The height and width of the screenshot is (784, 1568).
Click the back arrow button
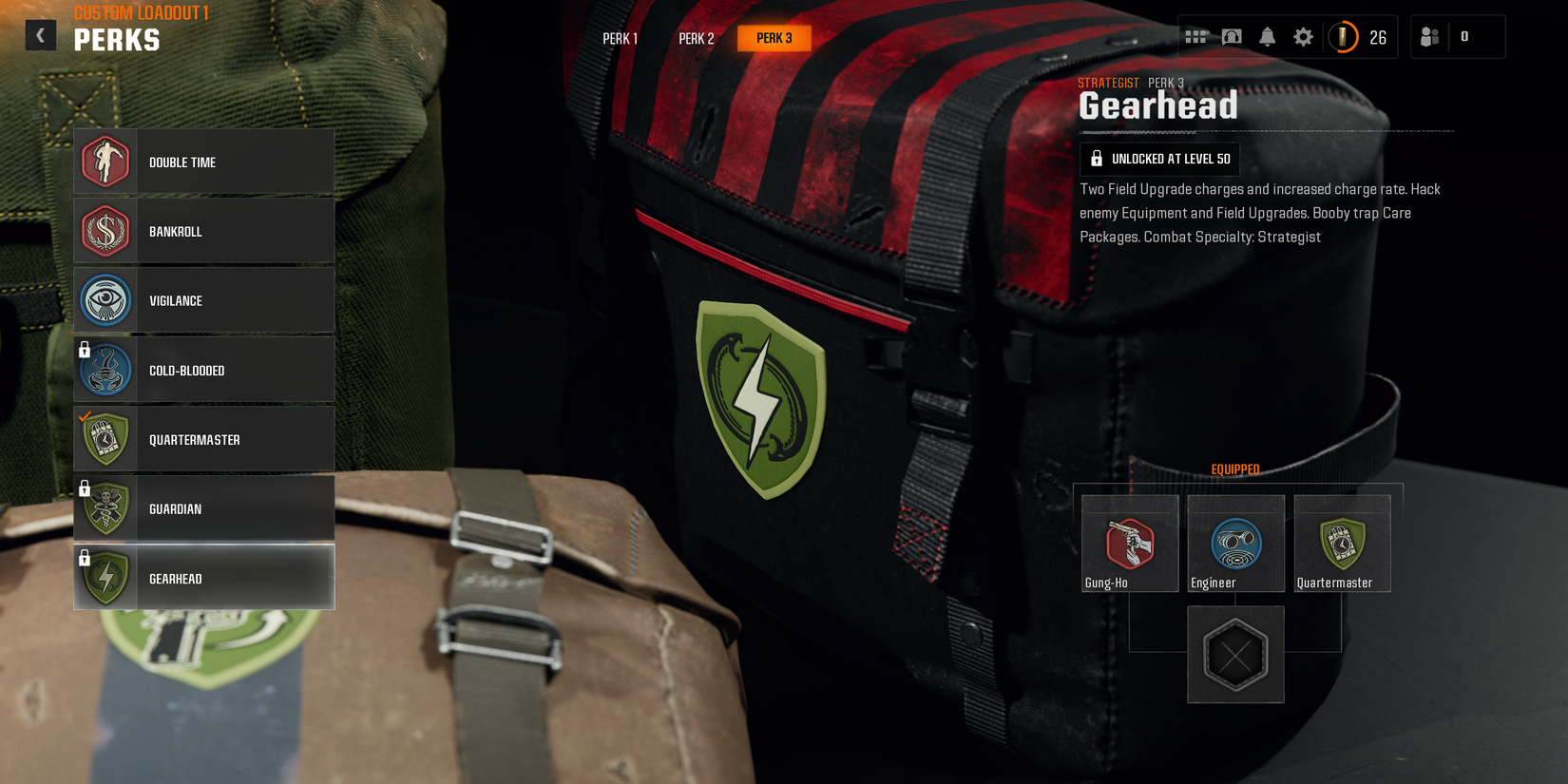click(x=40, y=34)
